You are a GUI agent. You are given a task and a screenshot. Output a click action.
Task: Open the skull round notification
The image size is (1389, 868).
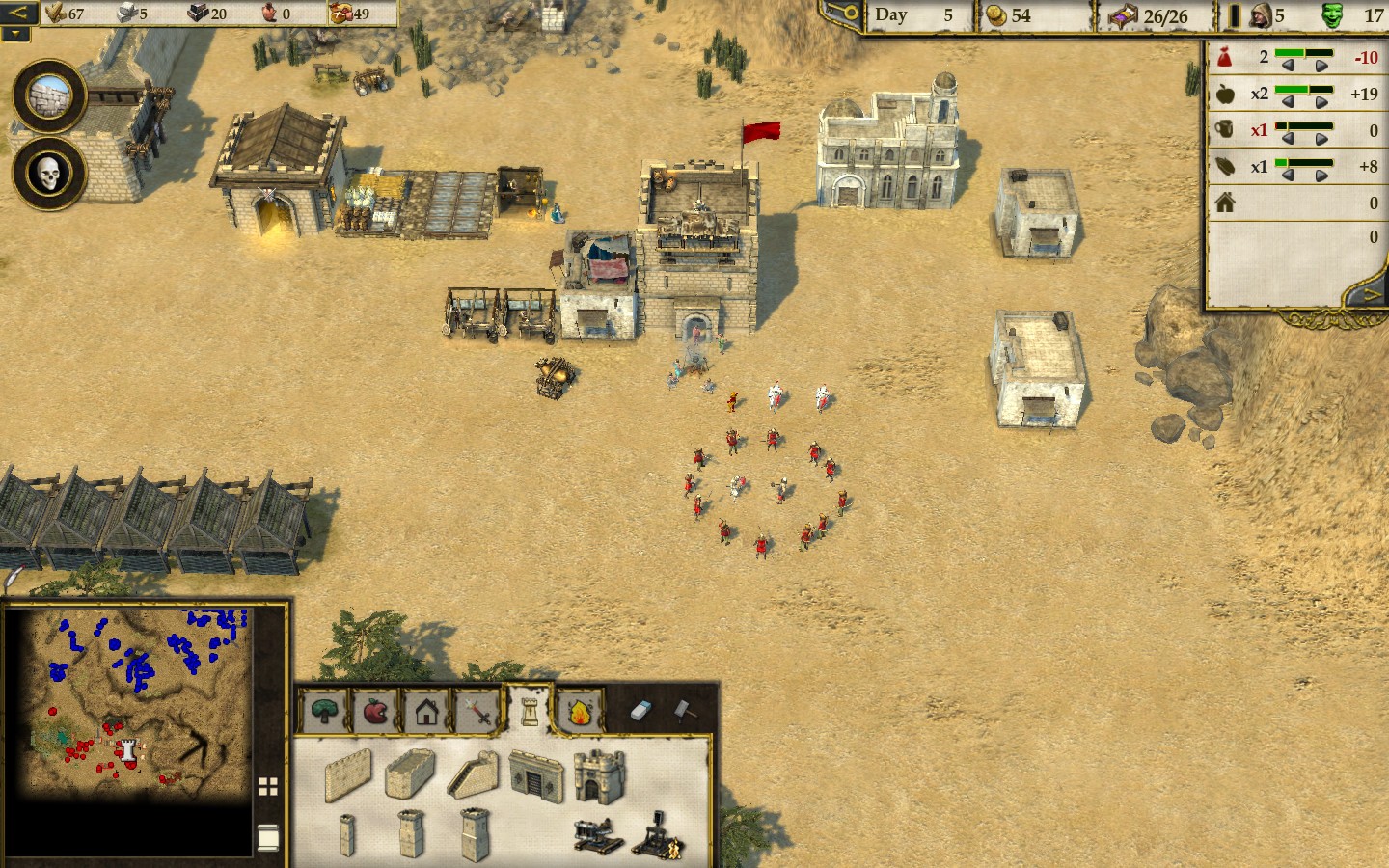coord(49,175)
